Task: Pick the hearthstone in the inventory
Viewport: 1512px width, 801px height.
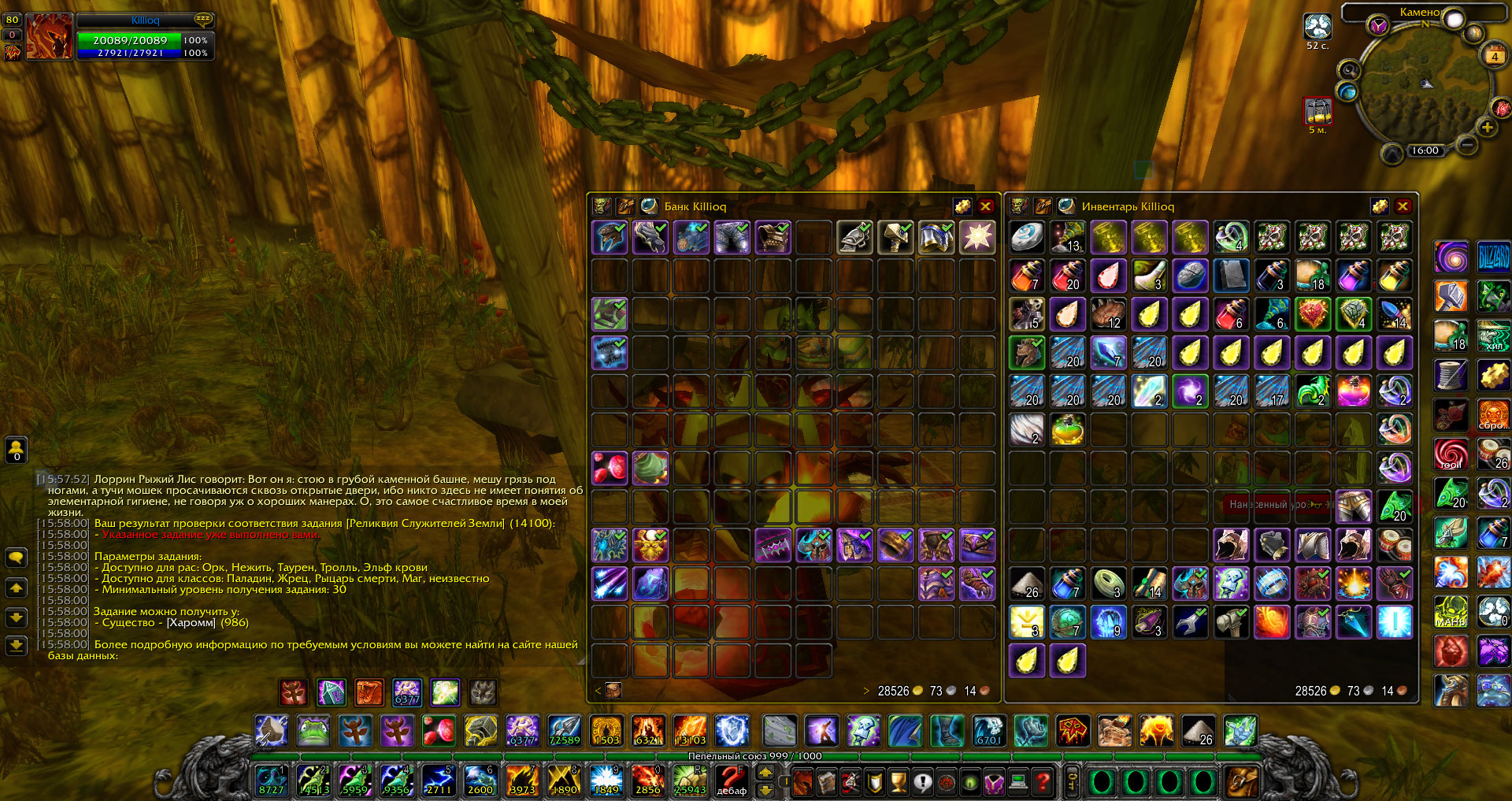Action: (1027, 237)
